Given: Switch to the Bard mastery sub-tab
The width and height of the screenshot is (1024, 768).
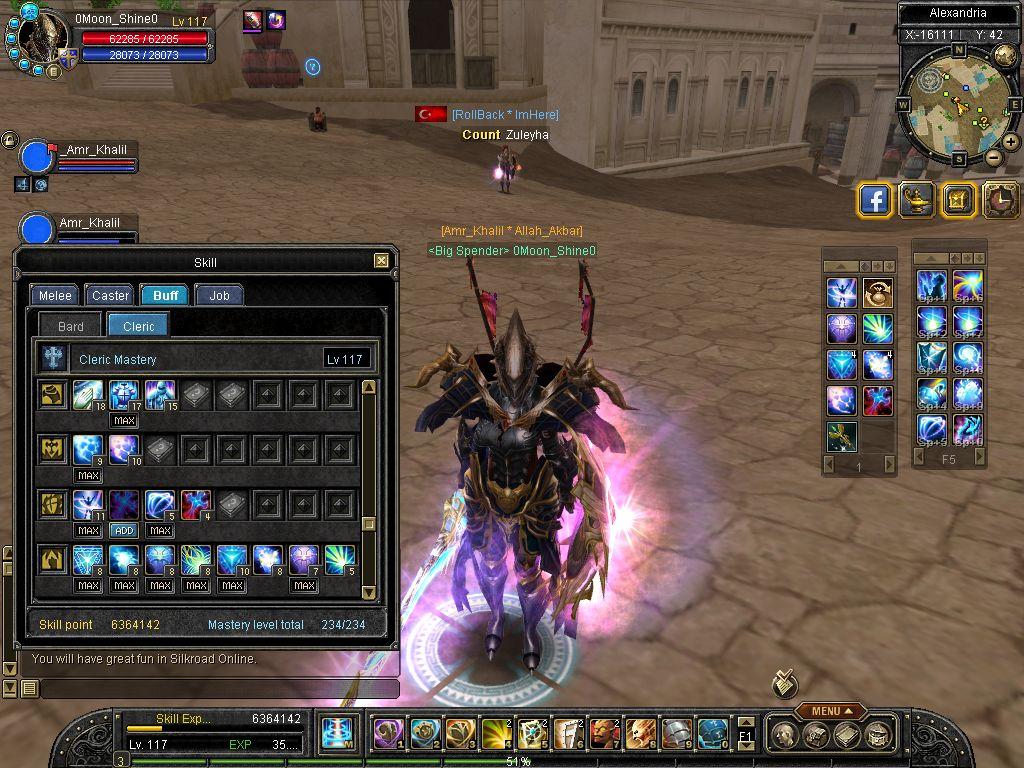Looking at the screenshot, I should click(71, 326).
